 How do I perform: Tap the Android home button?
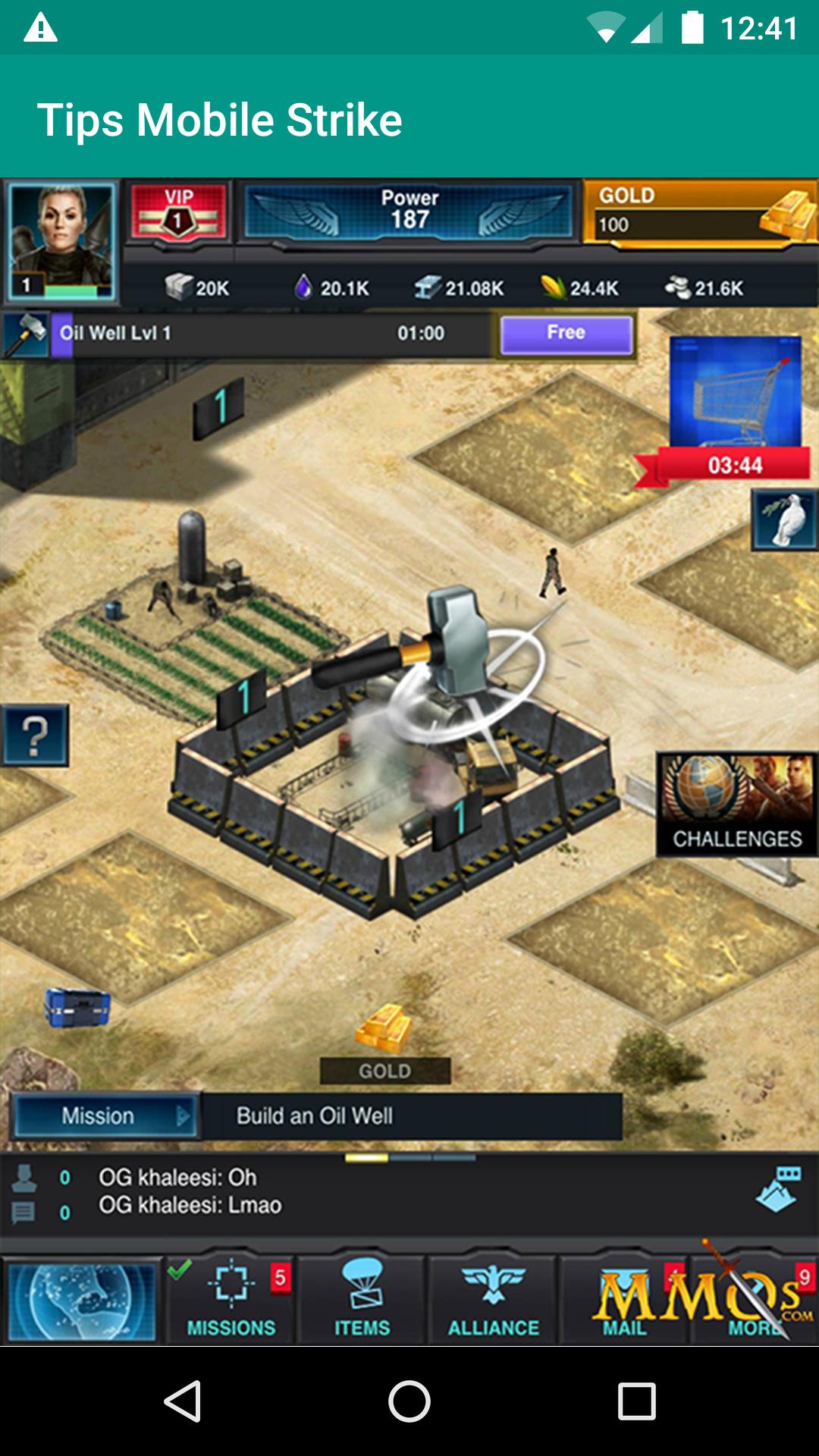409,1401
